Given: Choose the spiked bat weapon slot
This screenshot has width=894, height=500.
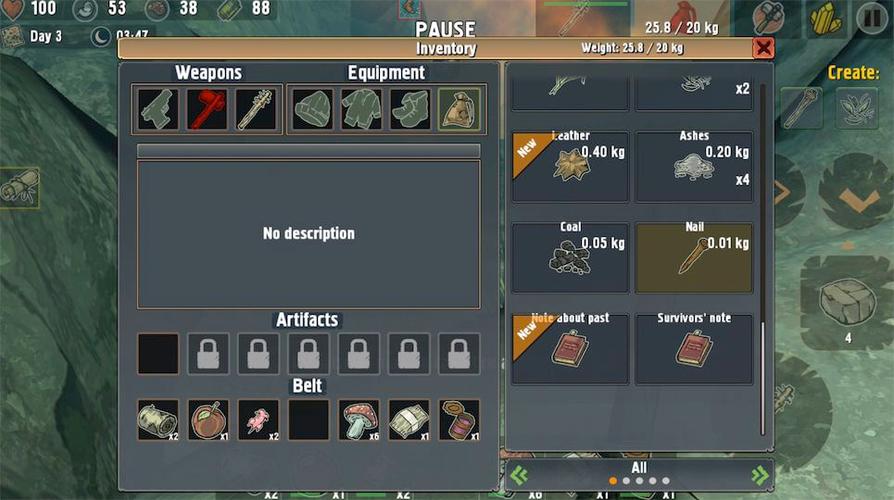Looking at the screenshot, I should (256, 109).
